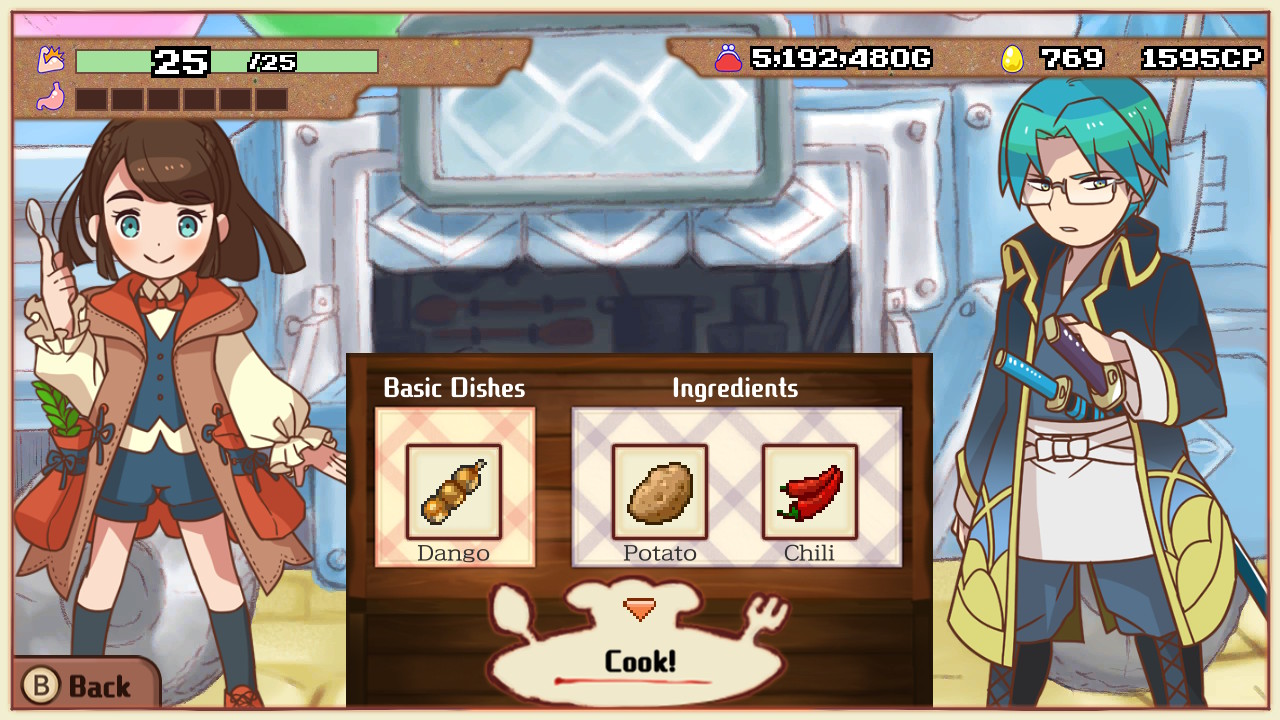Click the golden egg currency icon

click(x=1013, y=58)
